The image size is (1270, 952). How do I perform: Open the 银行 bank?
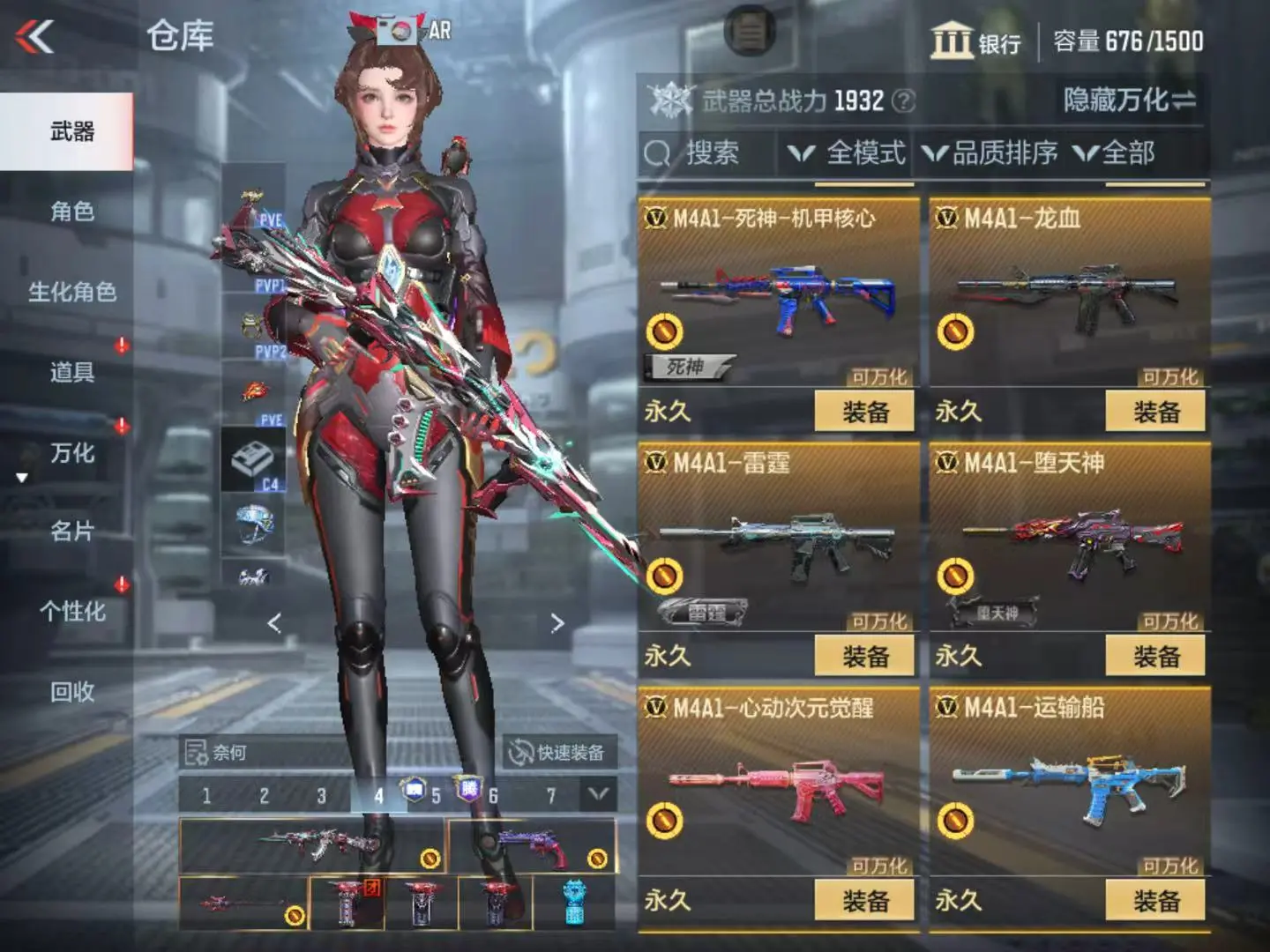[975, 41]
